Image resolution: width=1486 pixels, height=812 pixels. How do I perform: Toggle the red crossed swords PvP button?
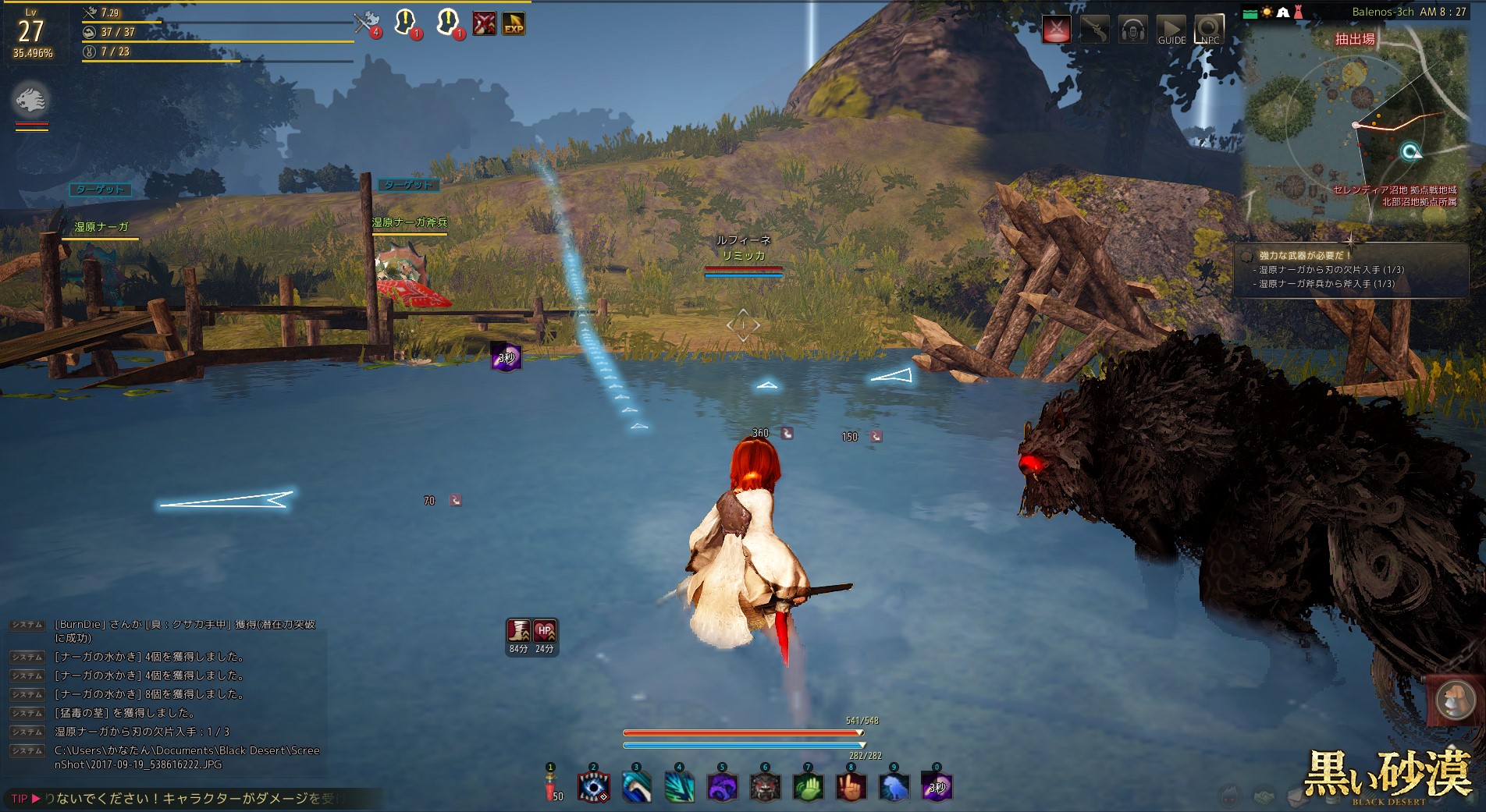pos(1057,30)
